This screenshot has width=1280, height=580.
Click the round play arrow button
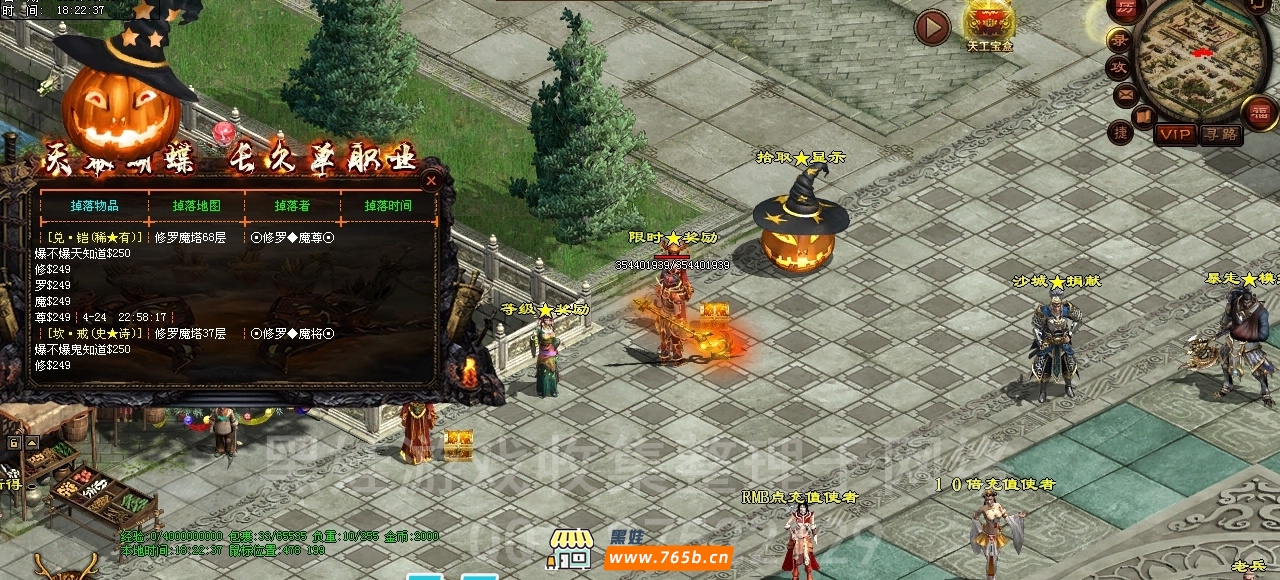pos(932,28)
